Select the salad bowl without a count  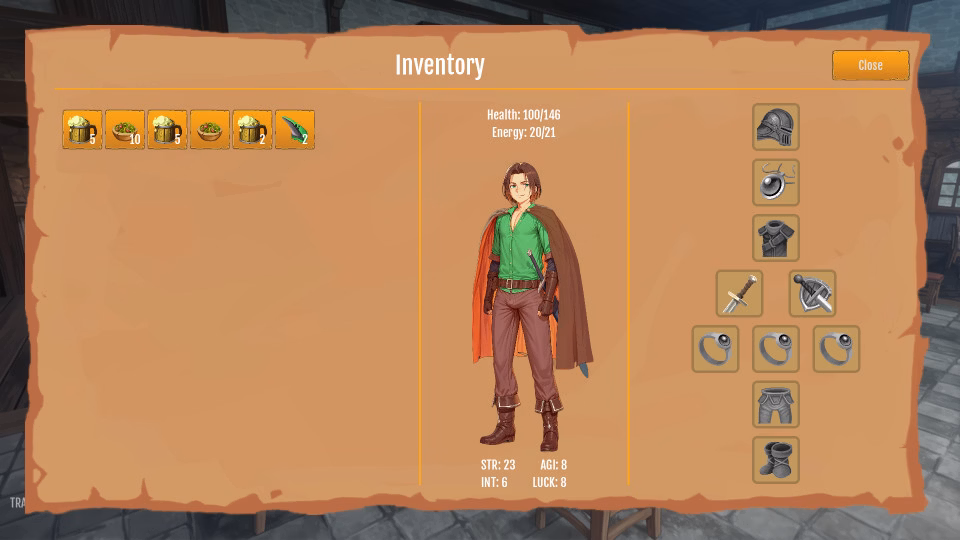pos(210,130)
